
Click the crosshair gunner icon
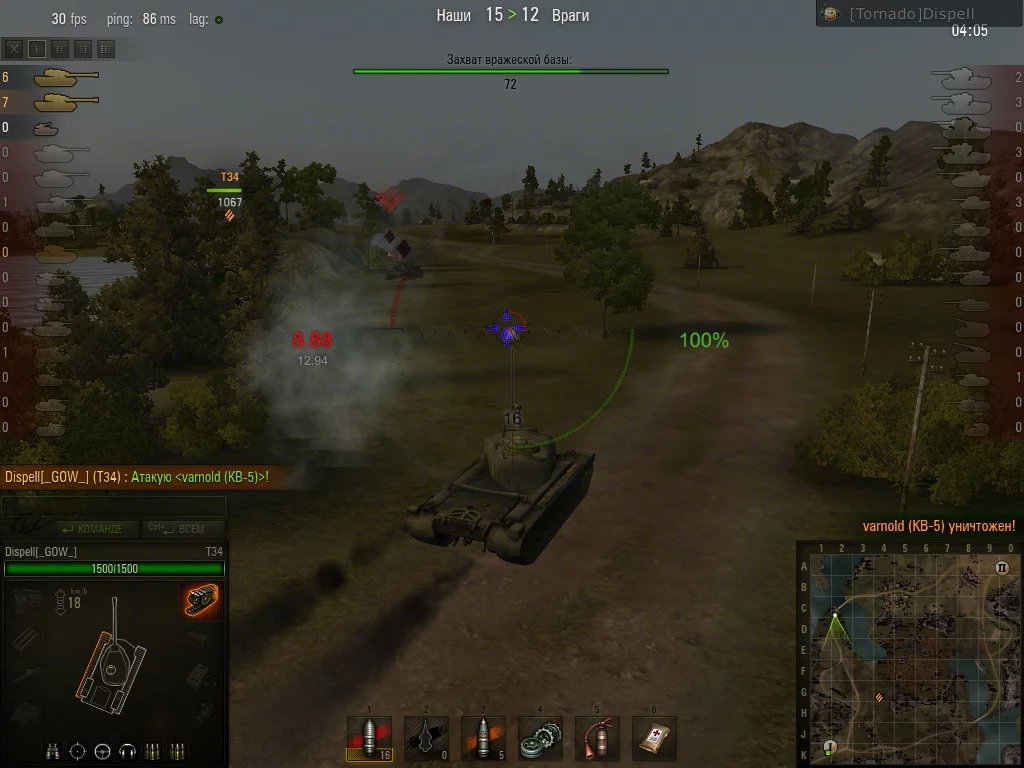pyautogui.click(x=78, y=751)
